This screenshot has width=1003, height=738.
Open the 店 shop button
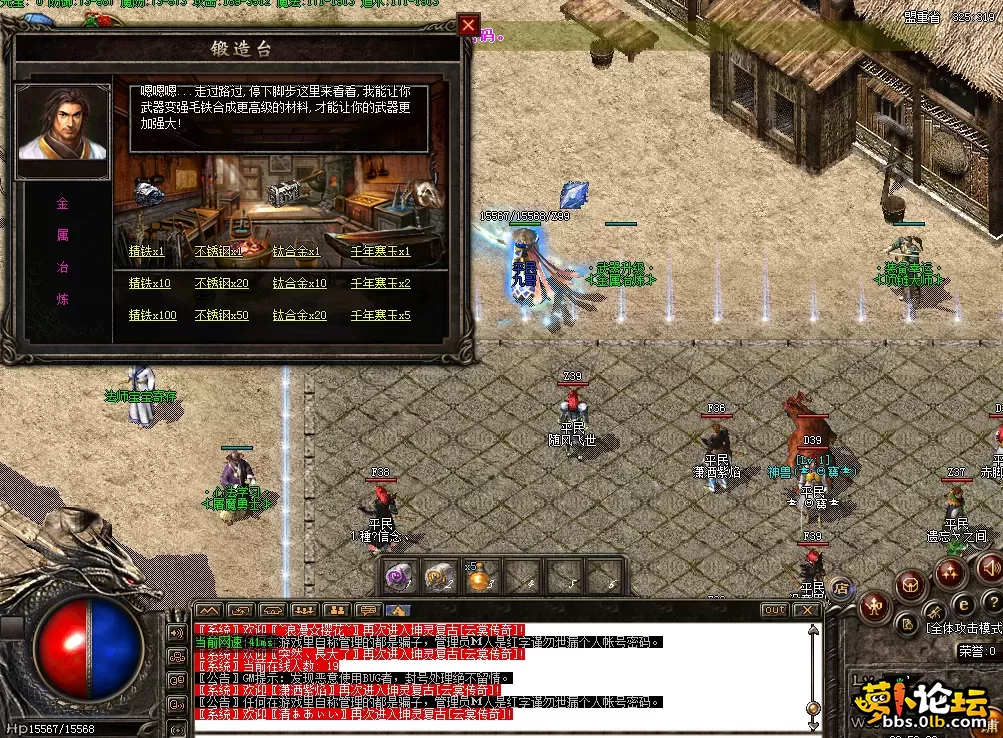[842, 586]
